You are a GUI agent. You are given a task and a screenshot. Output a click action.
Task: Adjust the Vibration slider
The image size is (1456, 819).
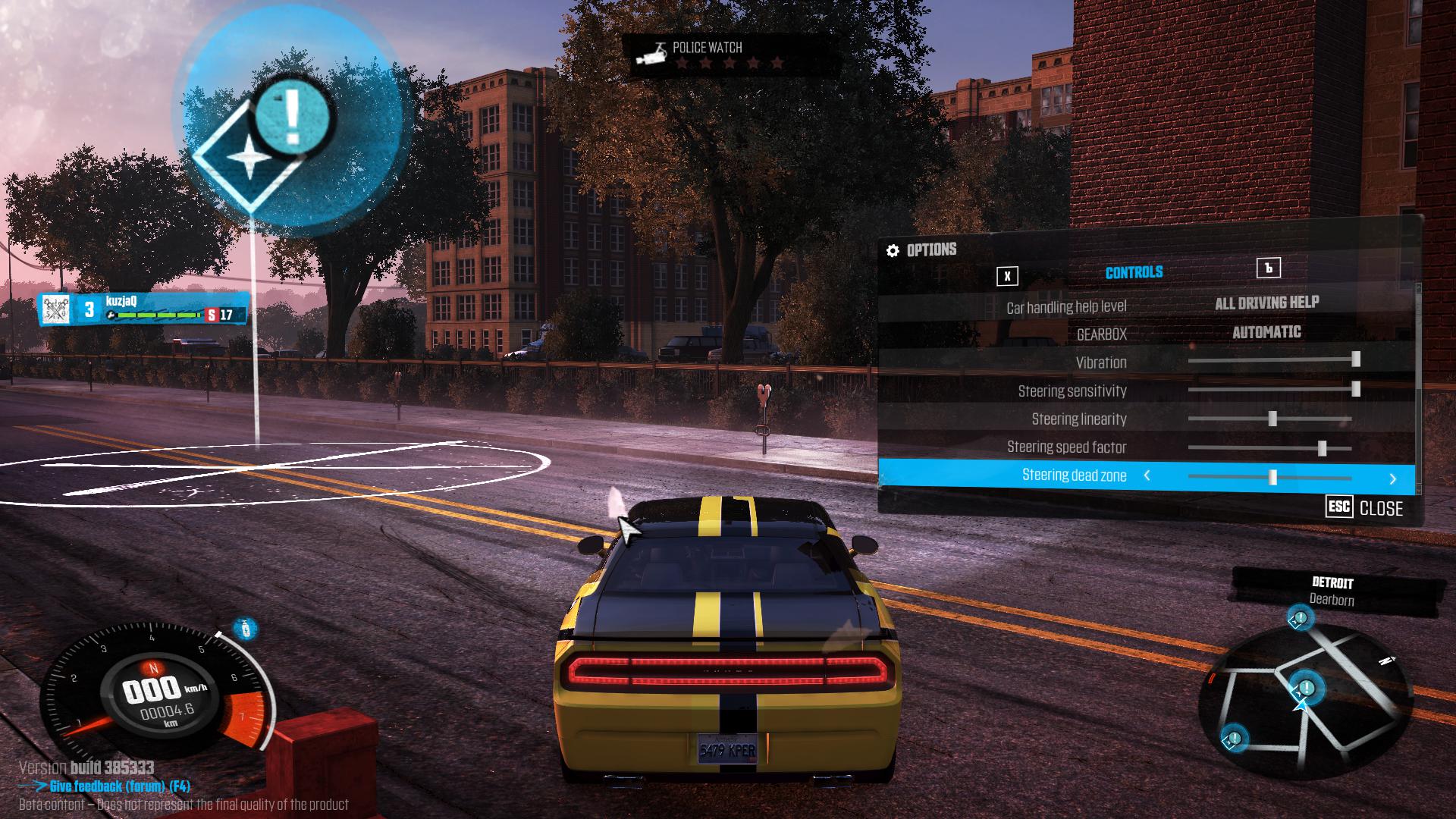1355,359
